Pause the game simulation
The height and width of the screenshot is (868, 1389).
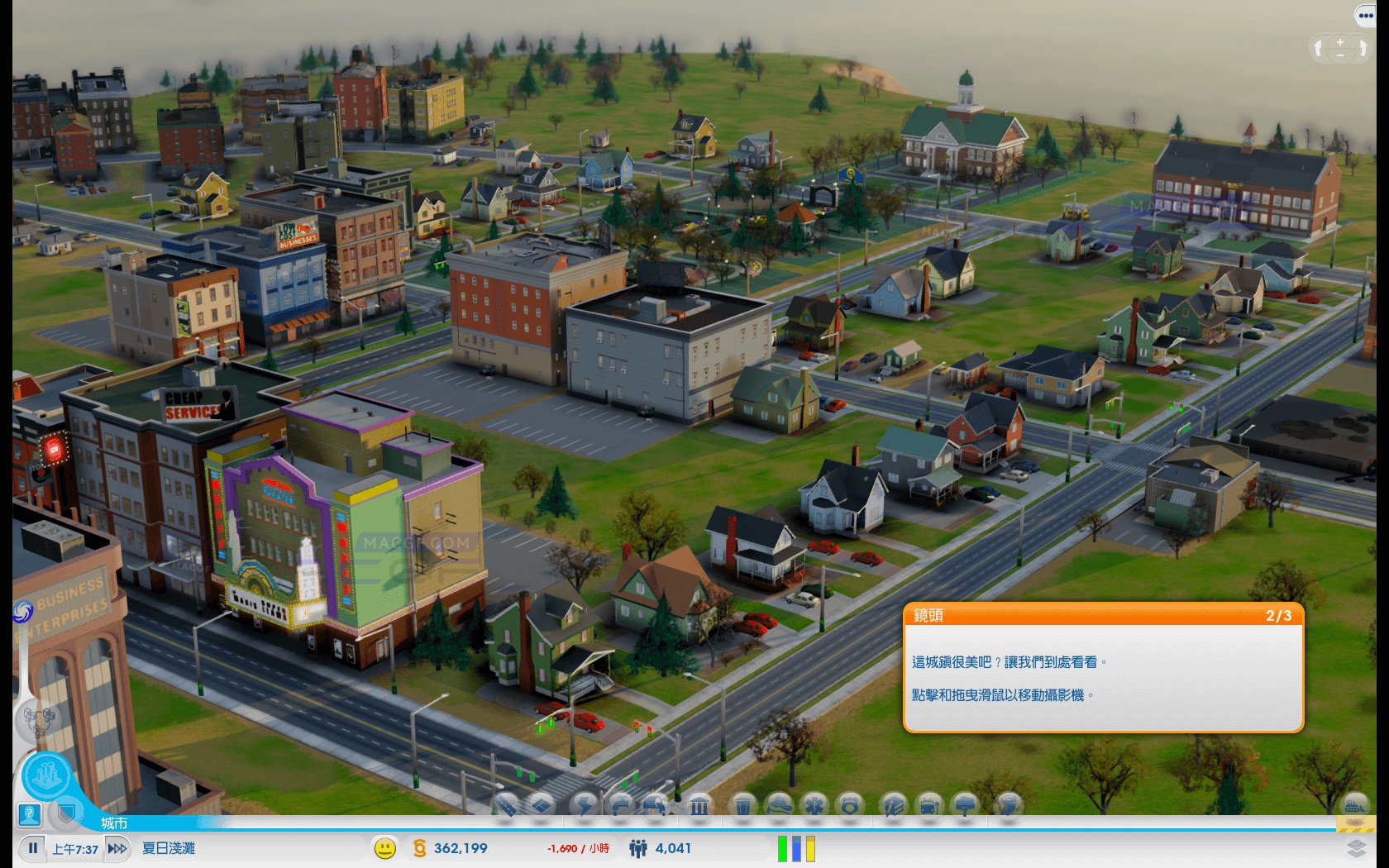coord(33,848)
